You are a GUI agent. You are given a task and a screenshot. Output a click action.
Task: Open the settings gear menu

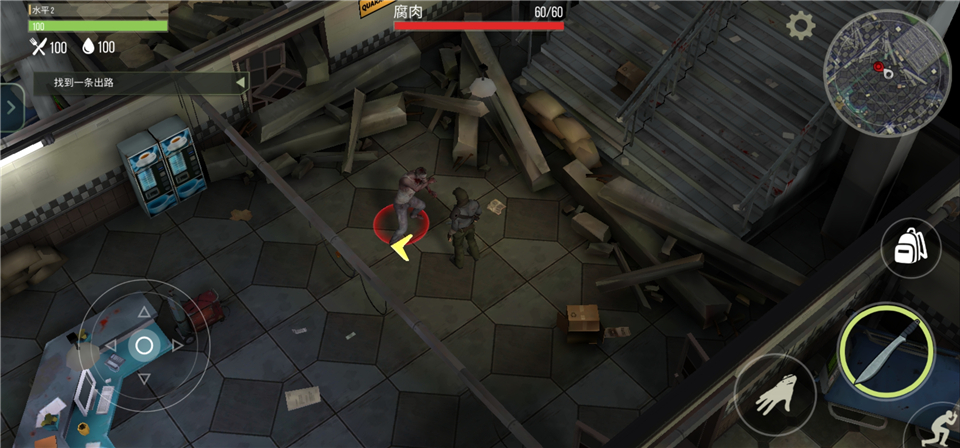[x=800, y=26]
